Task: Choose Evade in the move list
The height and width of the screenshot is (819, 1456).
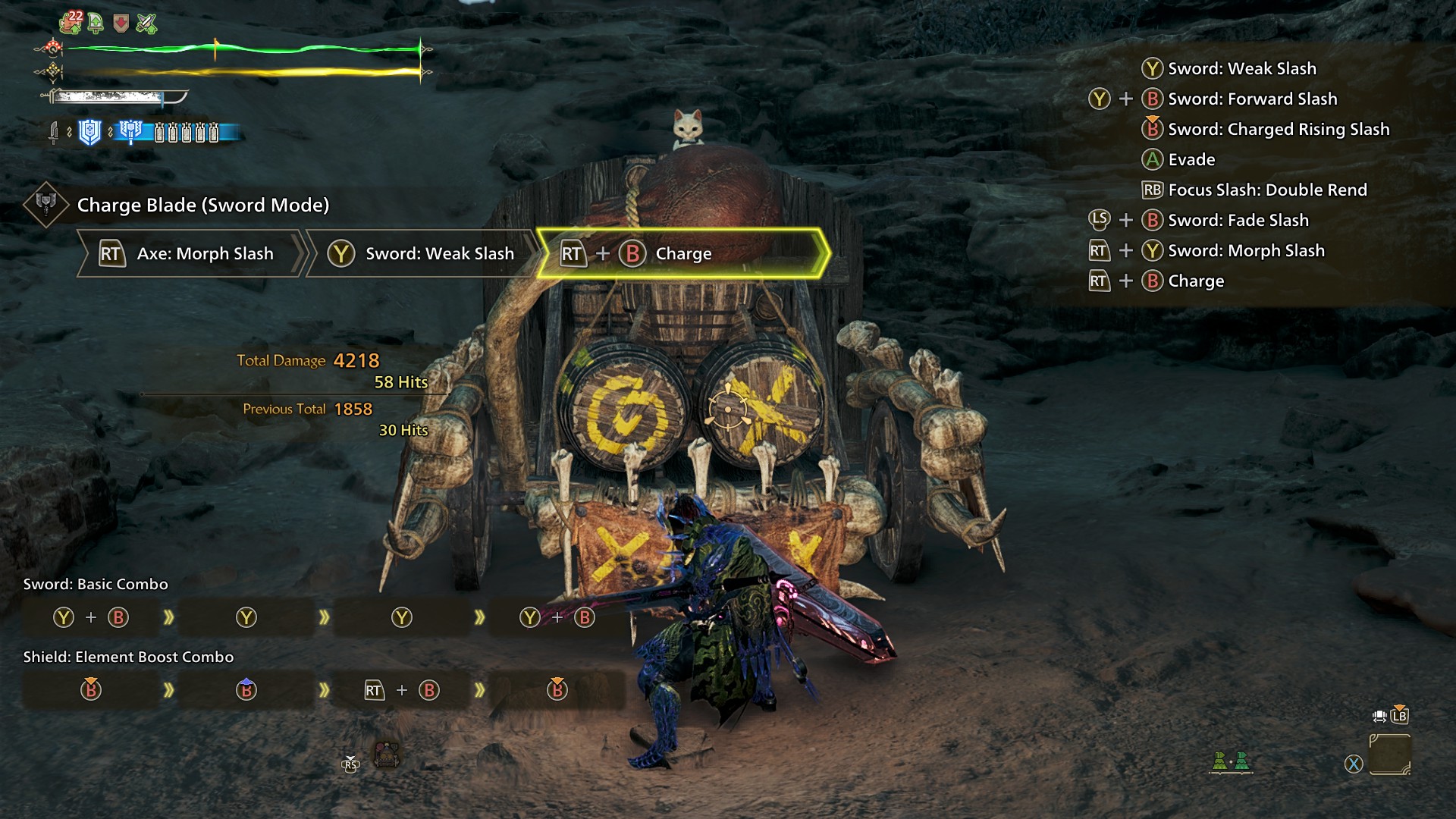Action: (x=1191, y=160)
